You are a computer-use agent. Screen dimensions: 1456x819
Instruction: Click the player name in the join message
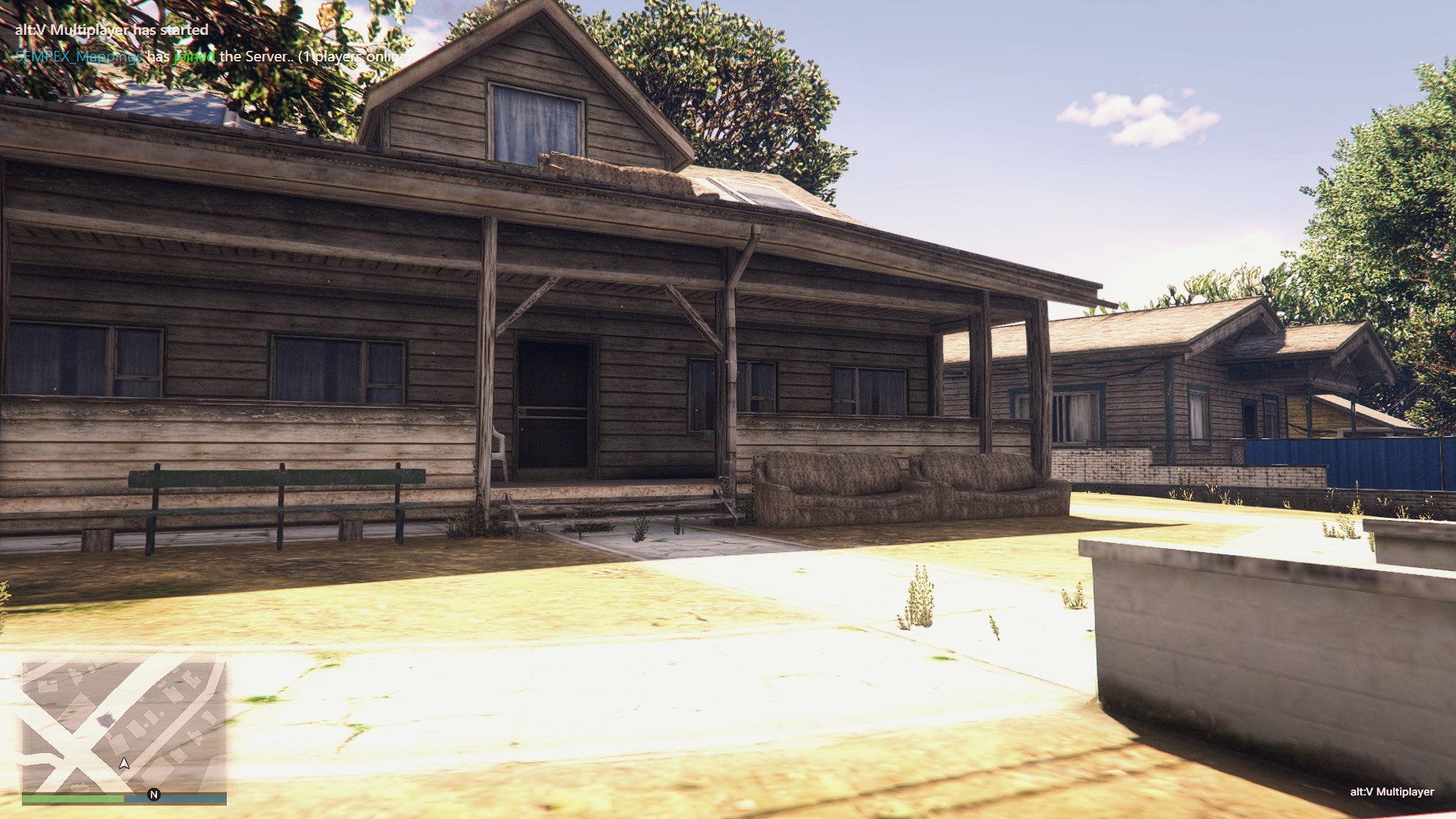77,57
